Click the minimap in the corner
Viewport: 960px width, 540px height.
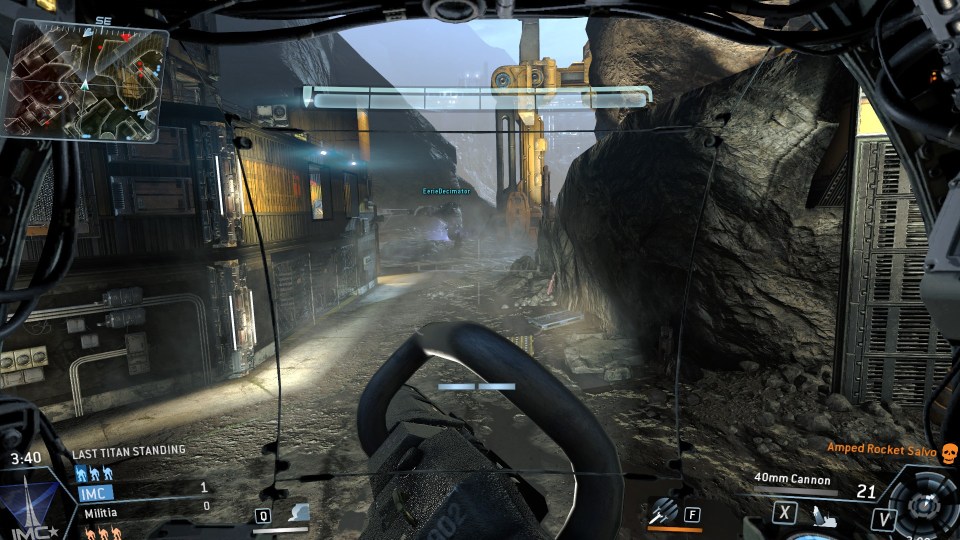pos(84,80)
